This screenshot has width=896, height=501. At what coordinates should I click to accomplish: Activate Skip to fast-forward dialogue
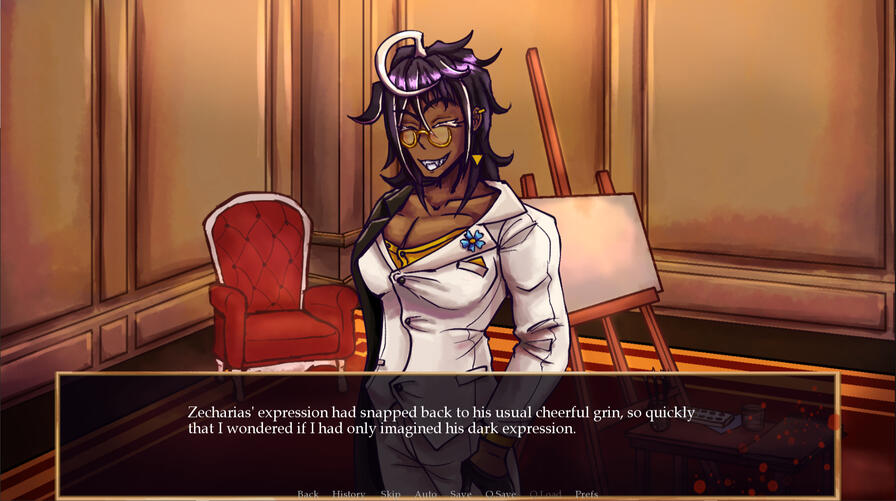tap(390, 494)
